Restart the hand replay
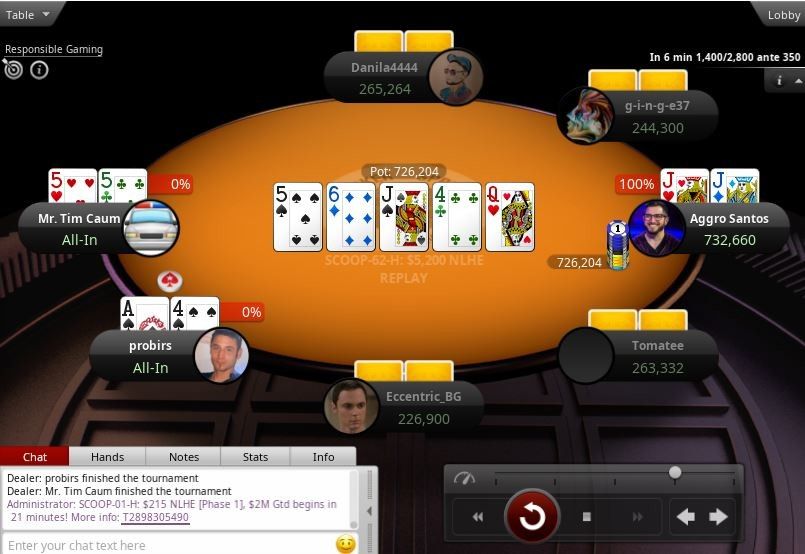Viewport: 805px width, 554px height. click(x=531, y=517)
